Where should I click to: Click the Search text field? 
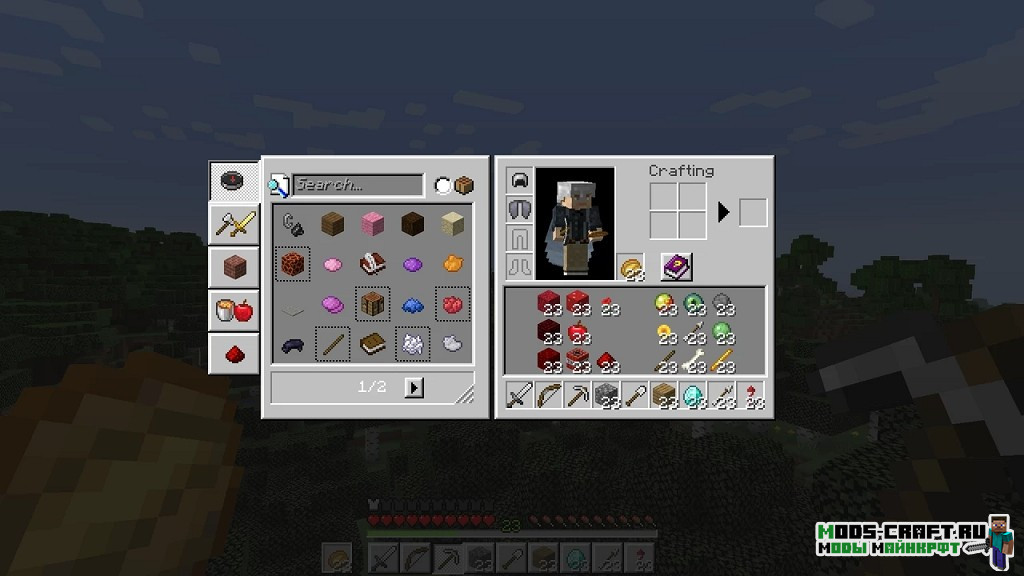click(359, 185)
